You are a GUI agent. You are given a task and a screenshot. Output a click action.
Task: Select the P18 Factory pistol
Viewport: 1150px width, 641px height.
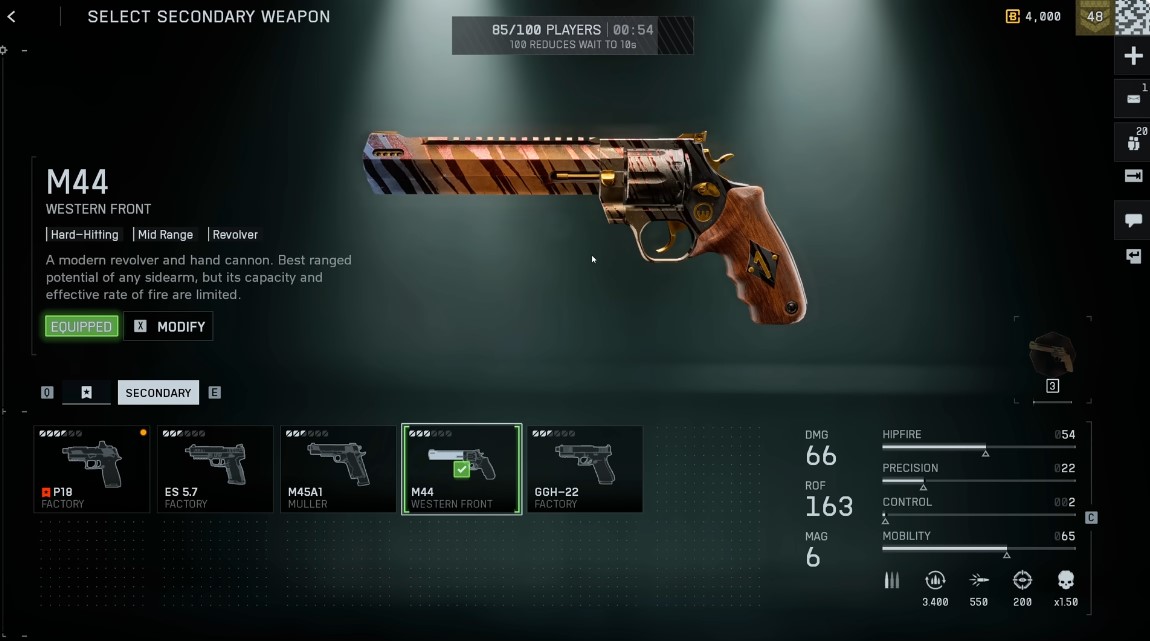pyautogui.click(x=92, y=469)
